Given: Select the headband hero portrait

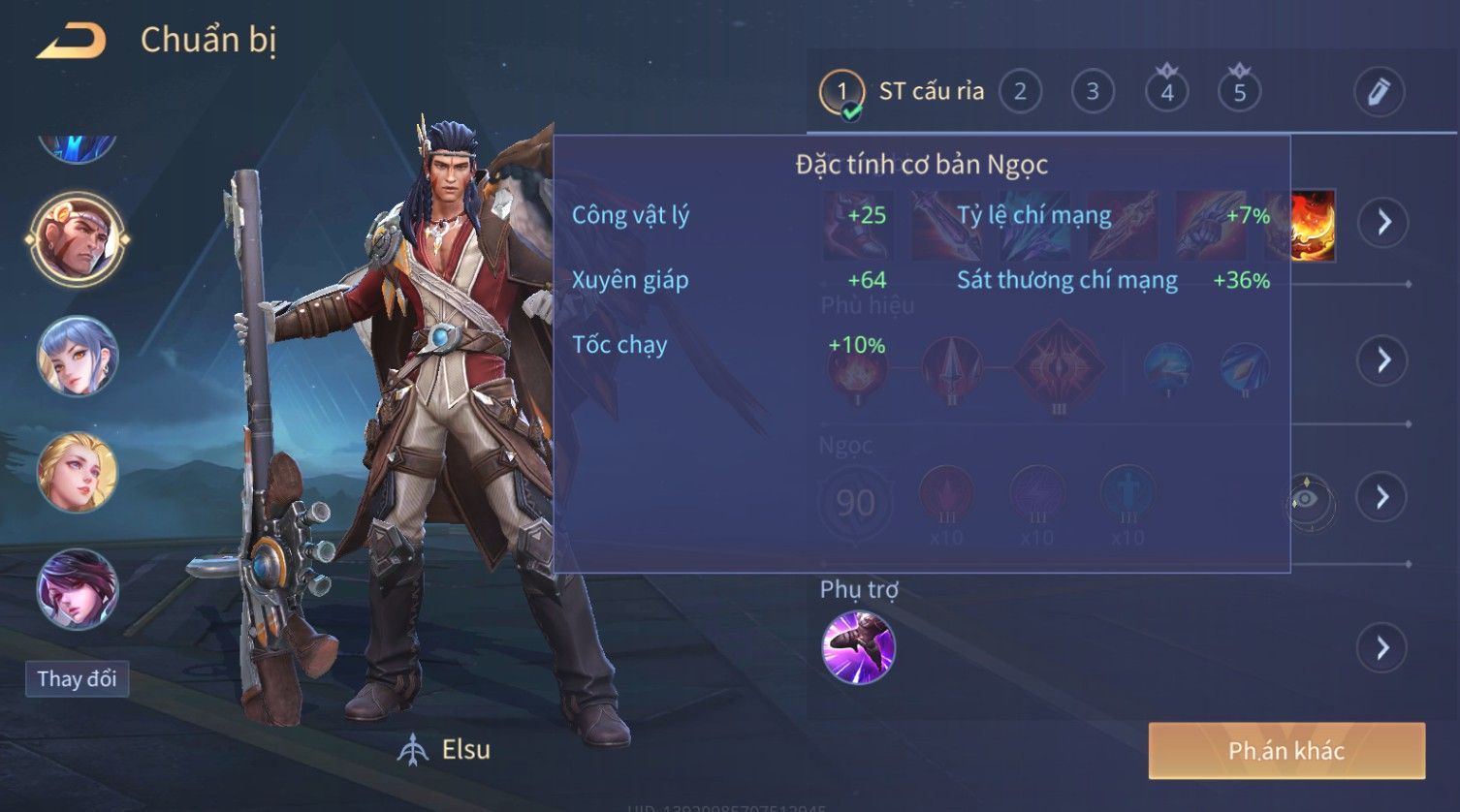Looking at the screenshot, I should tap(78, 237).
